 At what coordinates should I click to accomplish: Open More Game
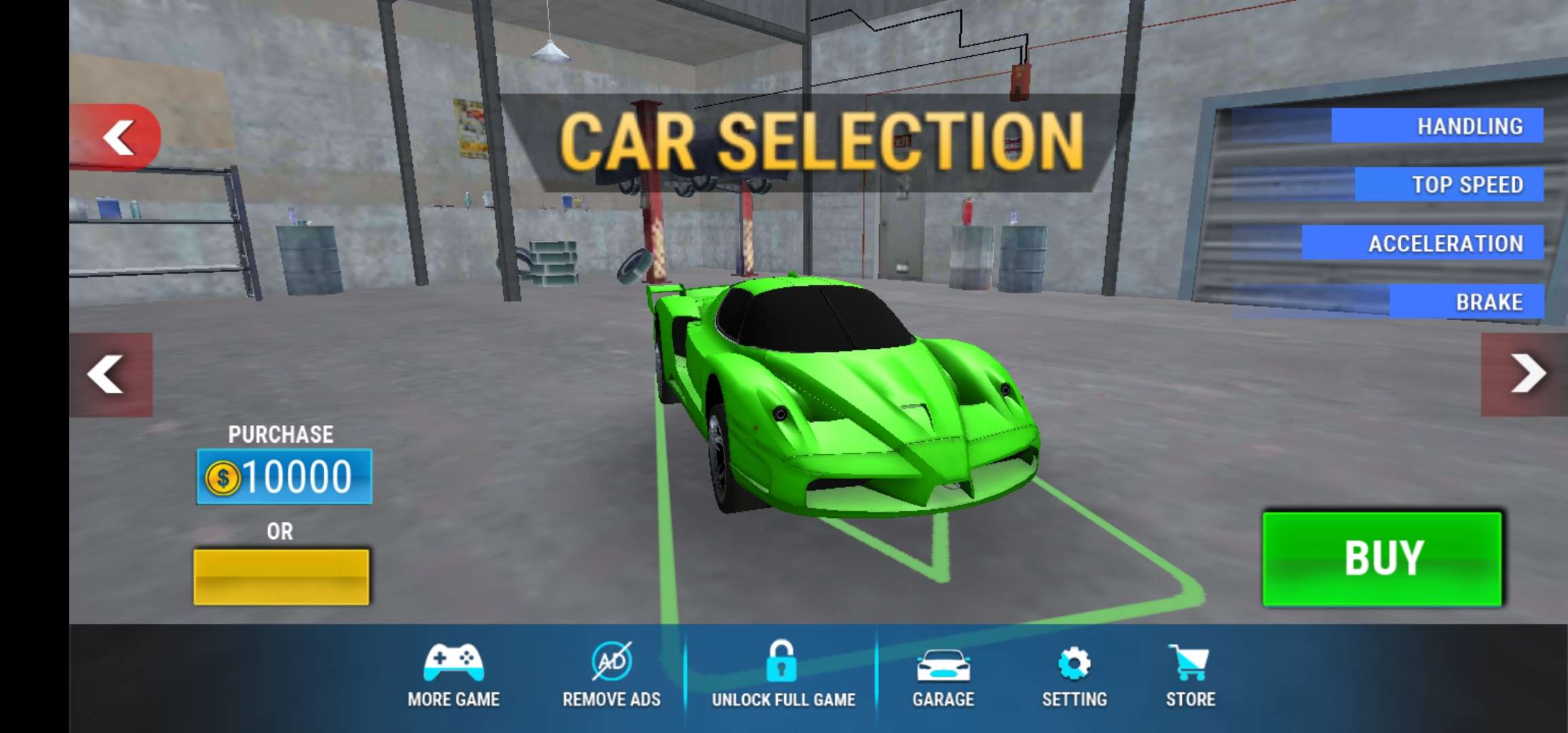coord(453,675)
